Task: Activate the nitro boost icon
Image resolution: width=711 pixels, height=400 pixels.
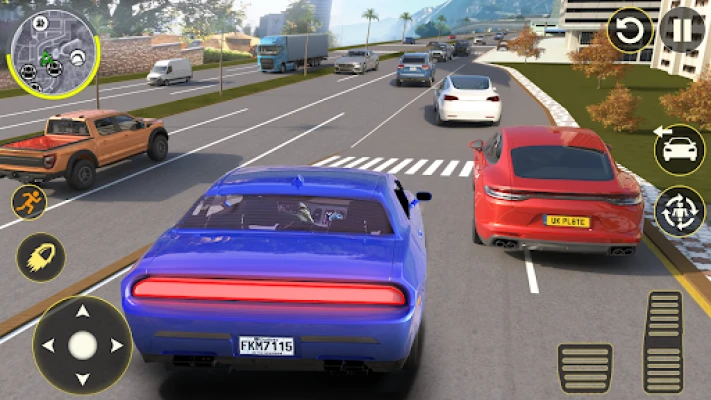Action: tap(41, 258)
